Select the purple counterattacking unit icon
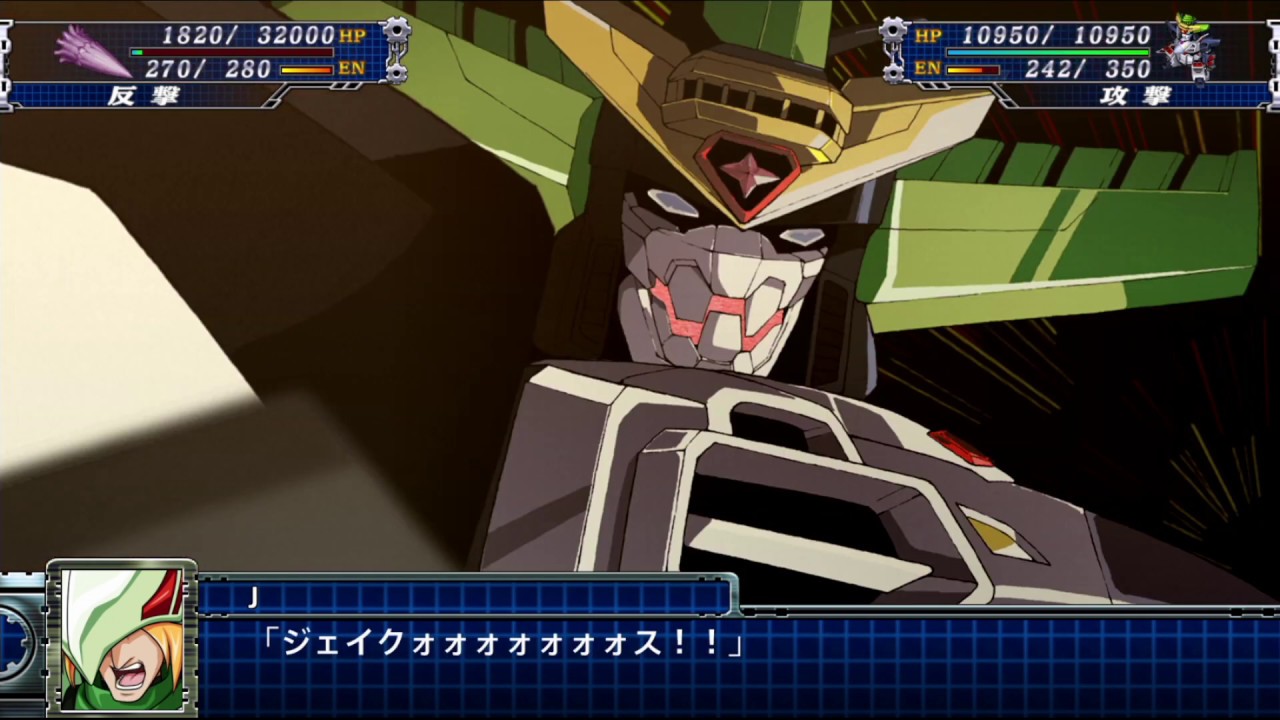This screenshot has width=1280, height=720. tap(92, 51)
